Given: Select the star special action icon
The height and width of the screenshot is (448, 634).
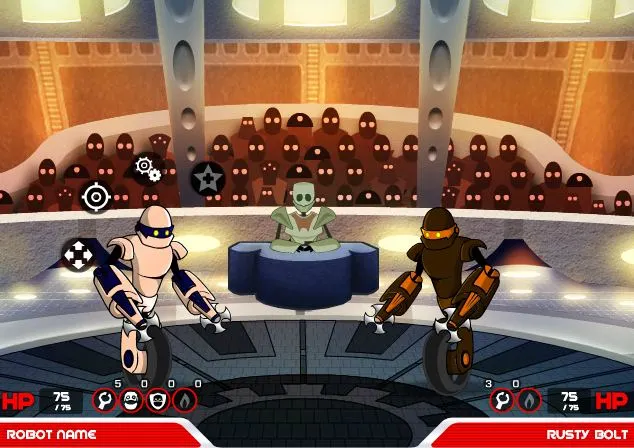Looking at the screenshot, I should click(207, 179).
